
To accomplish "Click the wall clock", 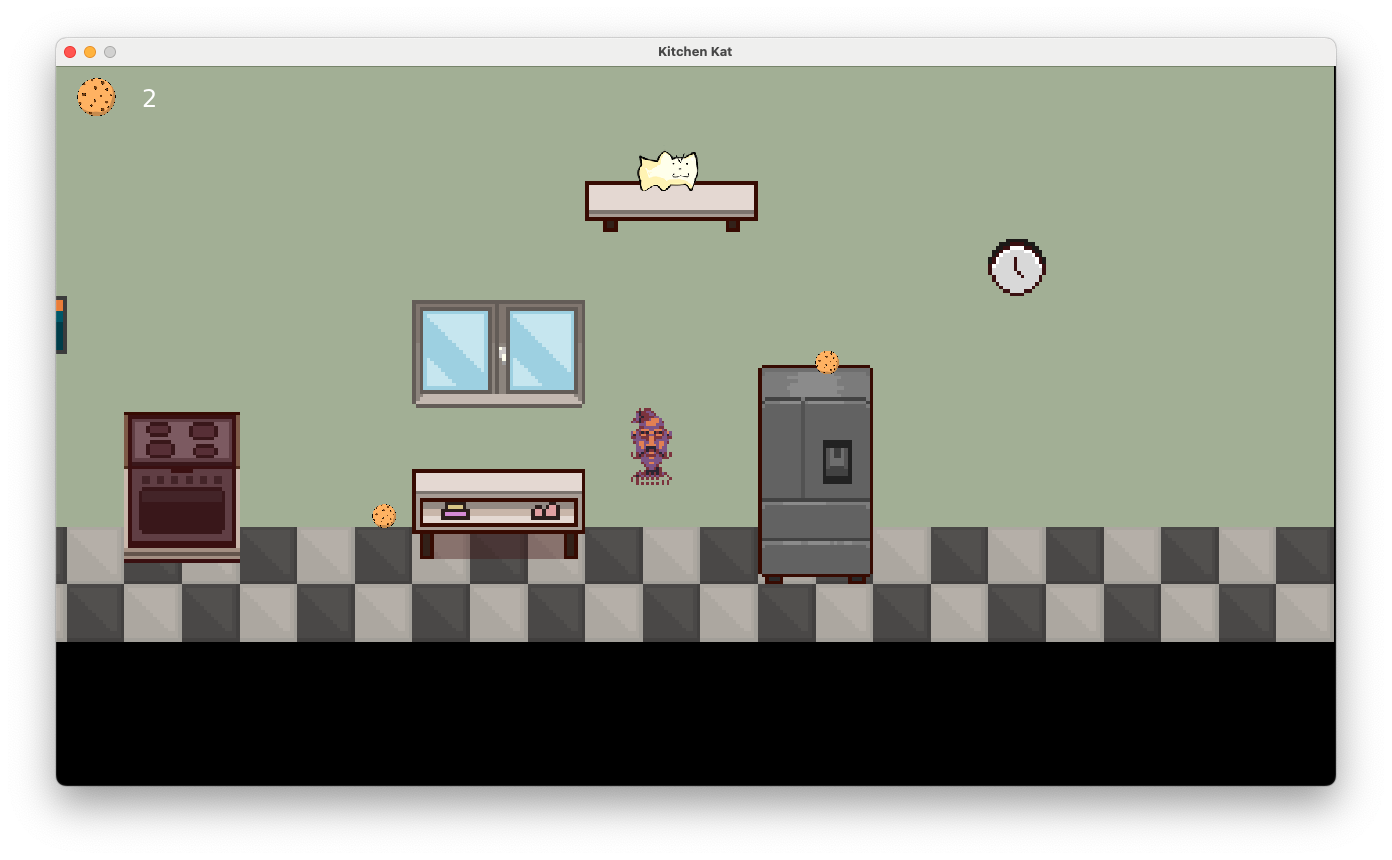I will [1017, 267].
